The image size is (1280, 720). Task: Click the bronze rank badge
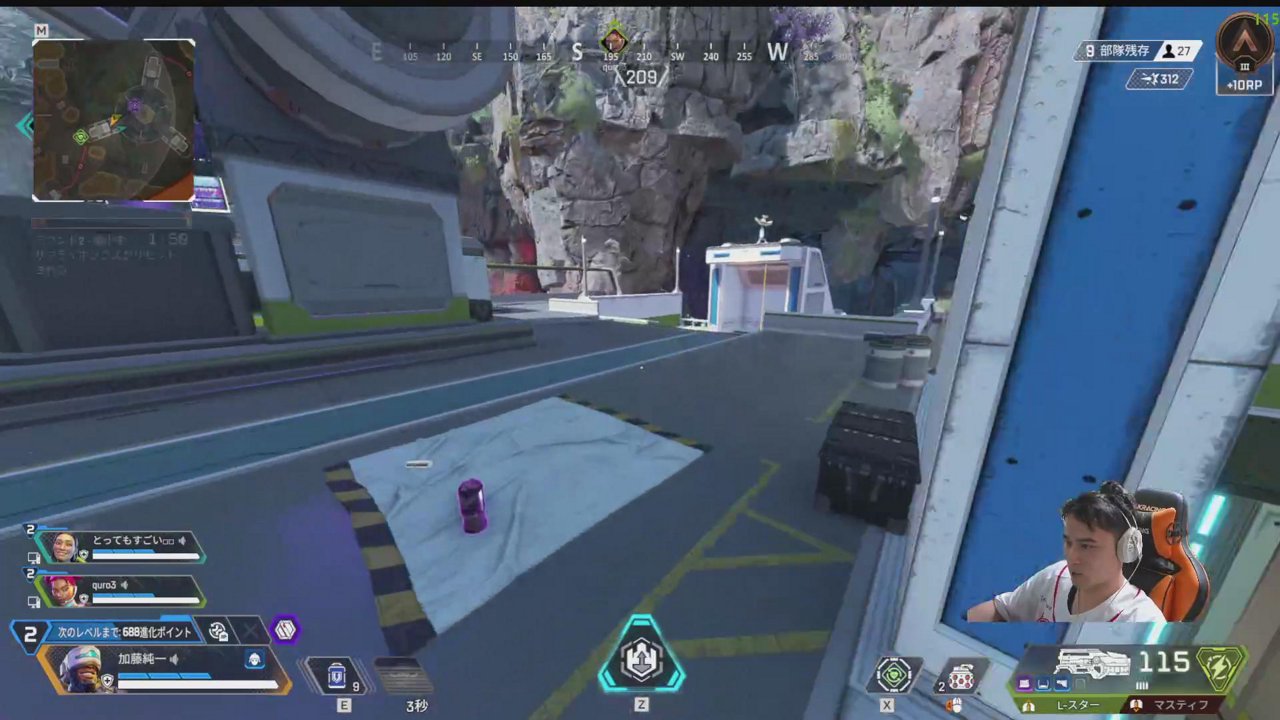click(x=1245, y=43)
